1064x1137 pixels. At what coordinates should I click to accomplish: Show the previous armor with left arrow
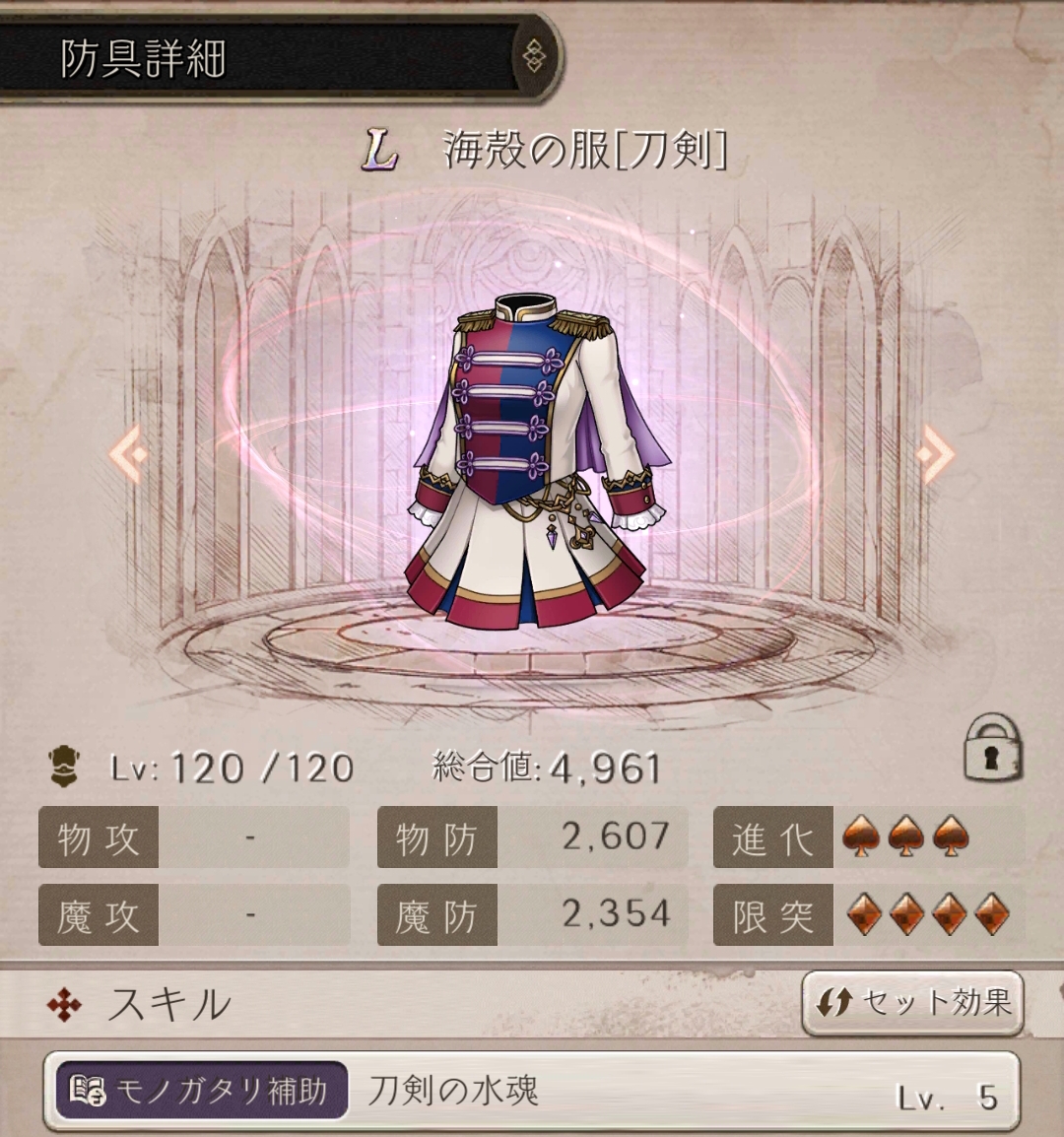point(129,454)
